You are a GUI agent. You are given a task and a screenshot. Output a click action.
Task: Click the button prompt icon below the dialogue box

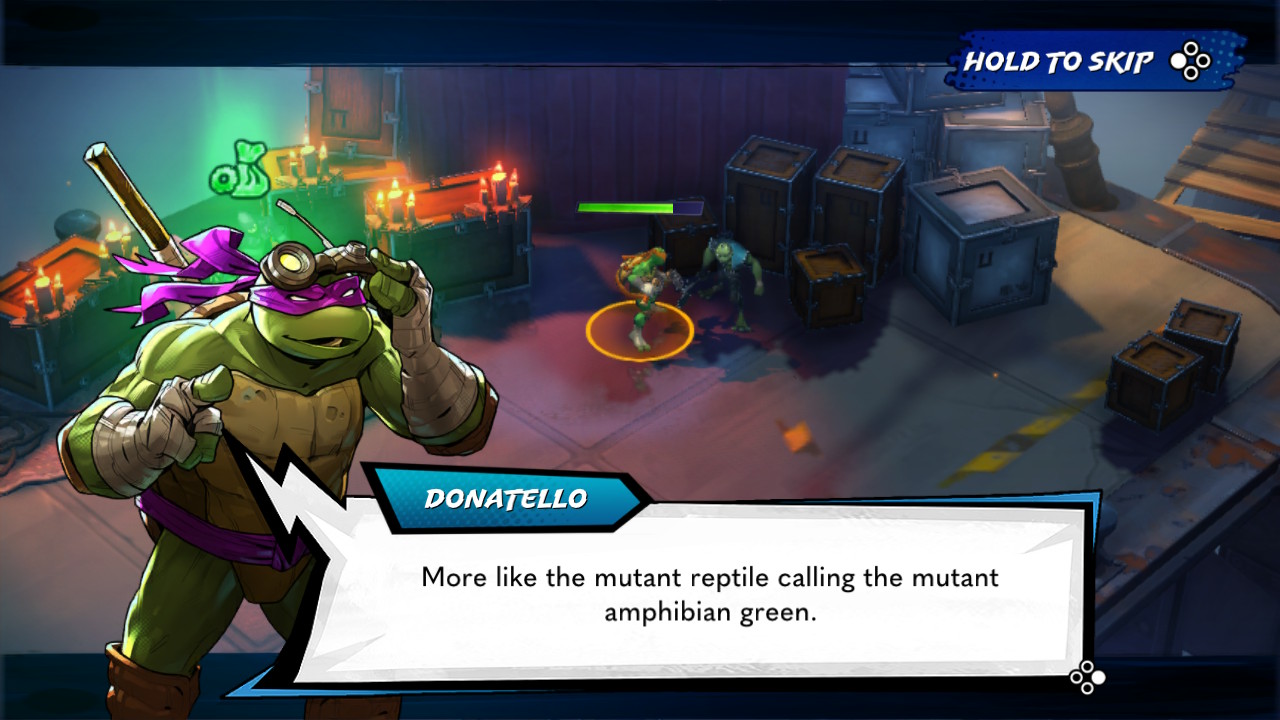point(1087,677)
